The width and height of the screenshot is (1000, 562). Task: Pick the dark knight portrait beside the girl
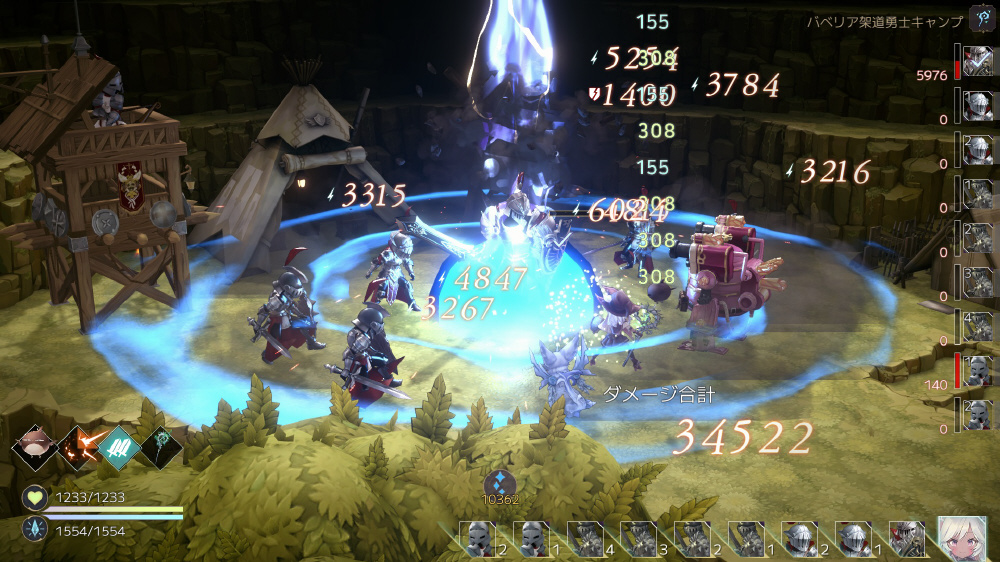907,539
